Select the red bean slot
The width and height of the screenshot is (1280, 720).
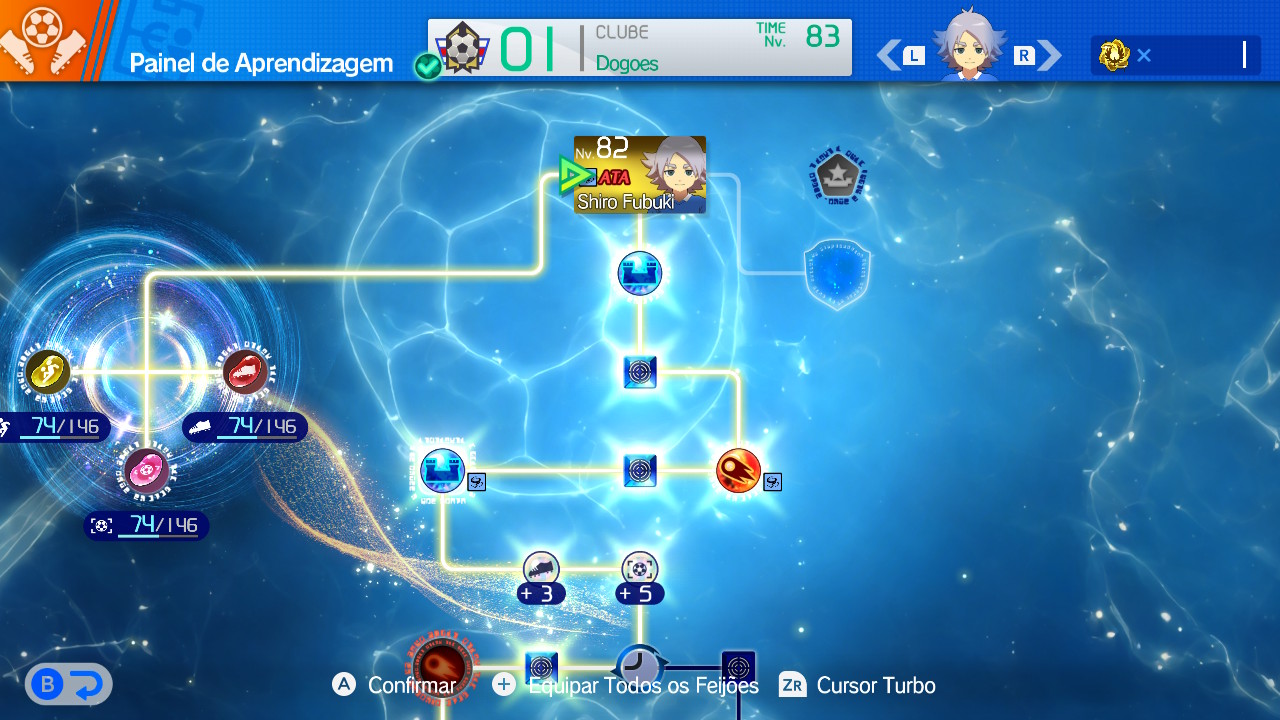point(244,371)
